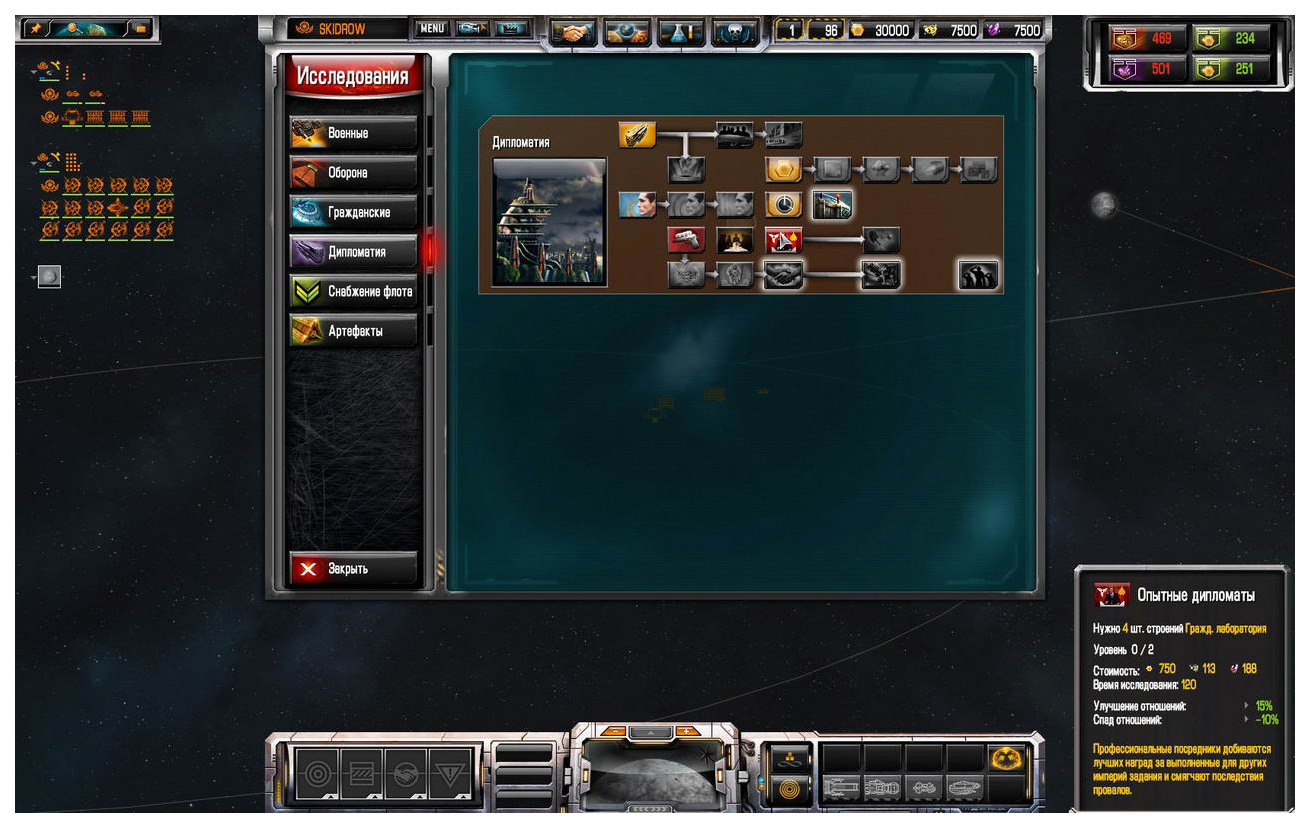Switch to the Оборона research tab
The width and height of the screenshot is (1310, 828).
(x=353, y=173)
